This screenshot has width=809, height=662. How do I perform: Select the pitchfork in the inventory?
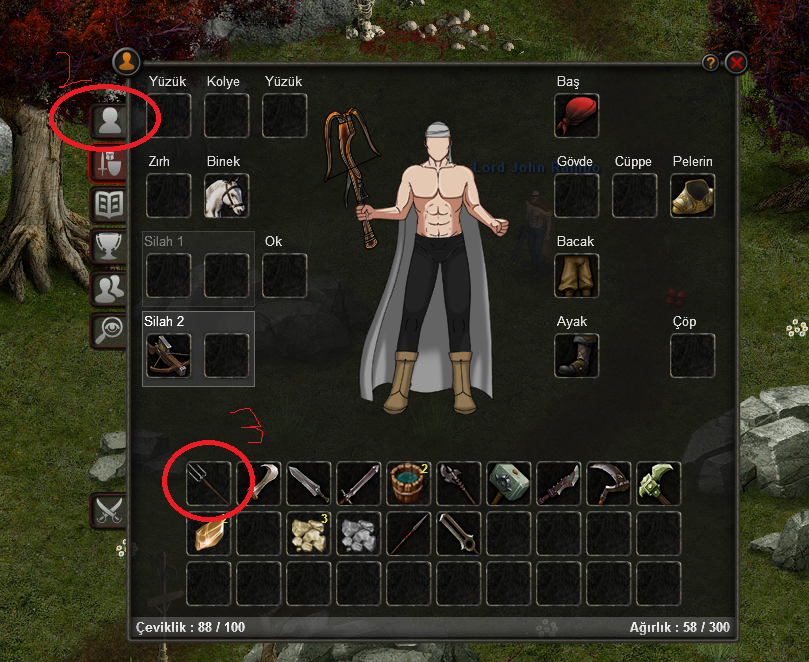click(x=209, y=484)
